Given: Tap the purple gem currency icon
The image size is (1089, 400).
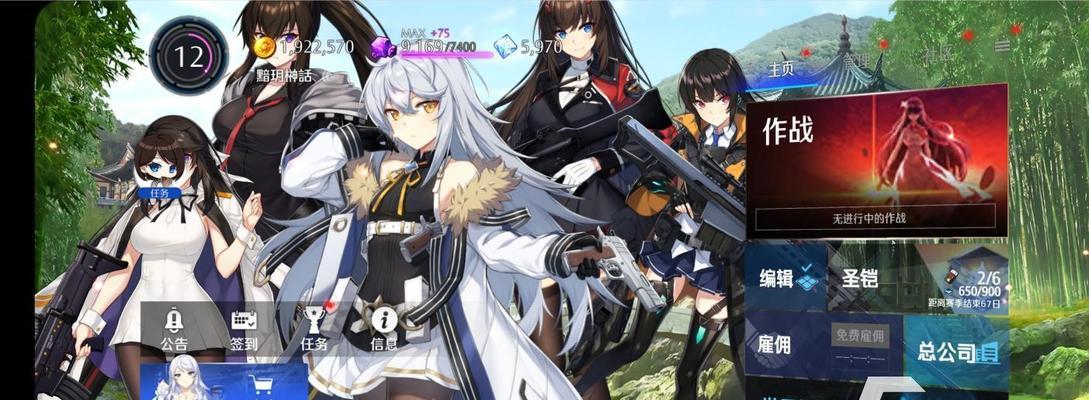Looking at the screenshot, I should (x=383, y=47).
